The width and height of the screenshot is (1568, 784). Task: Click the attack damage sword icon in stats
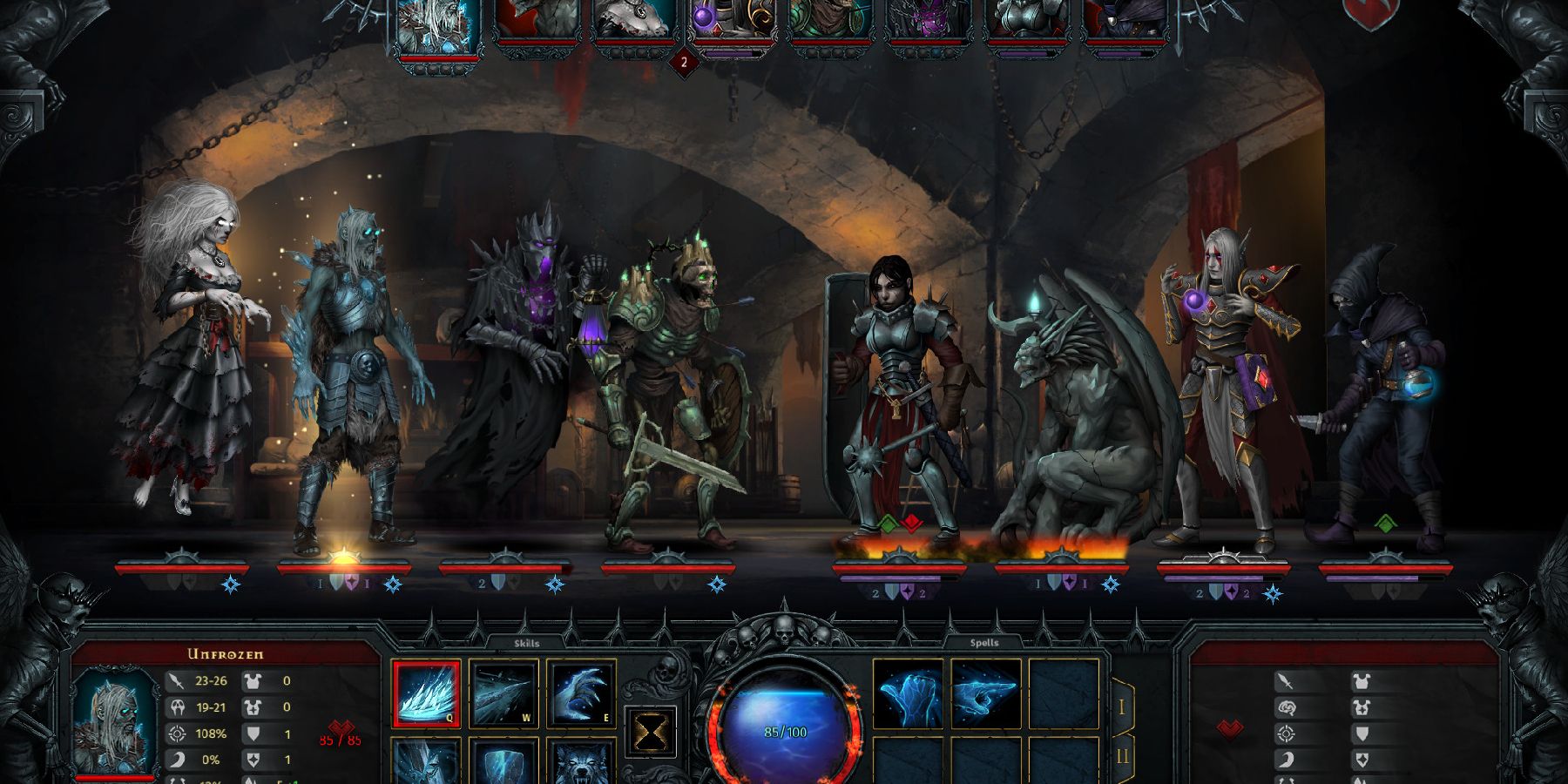point(177,681)
